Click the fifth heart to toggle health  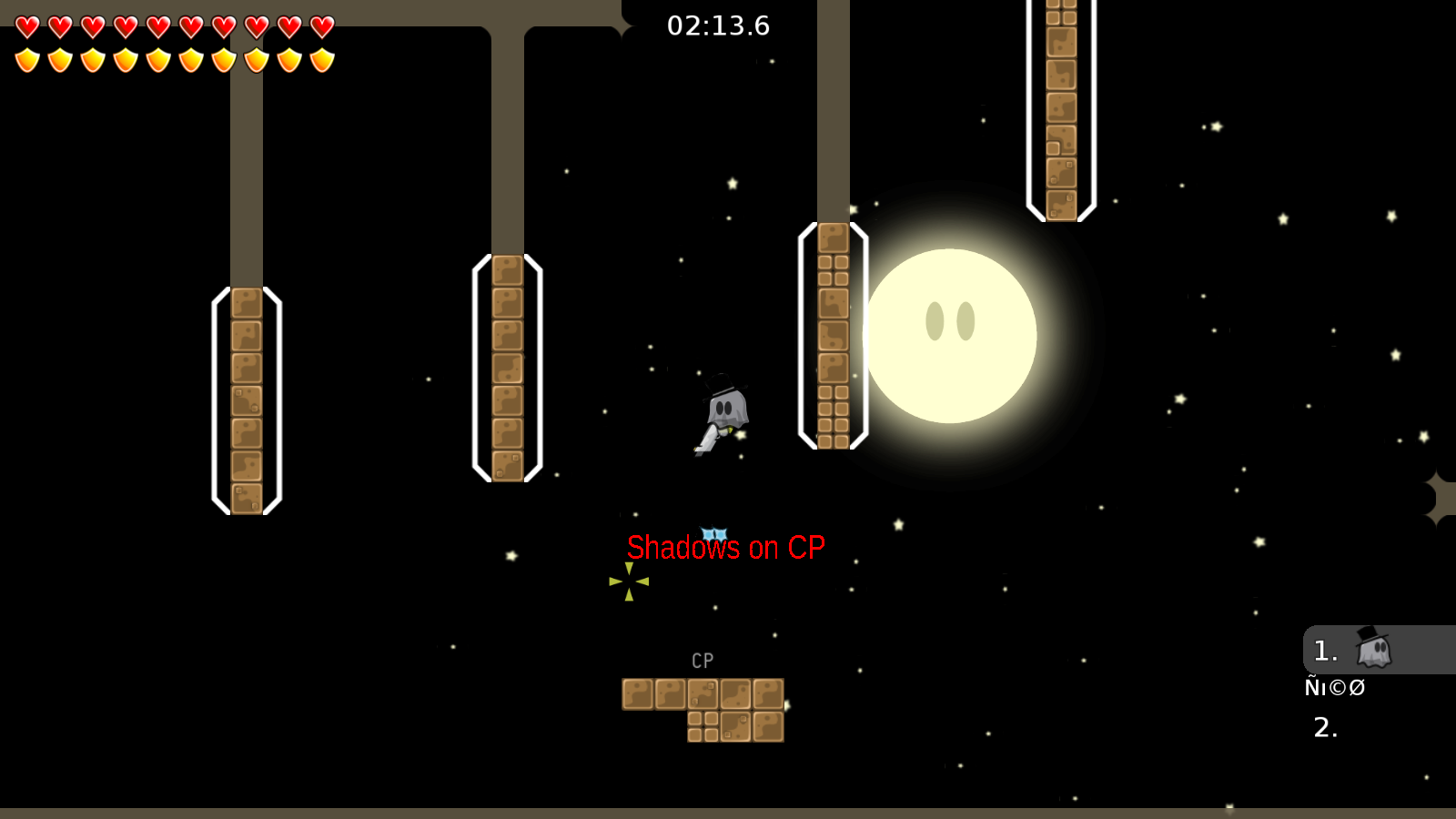pyautogui.click(x=158, y=27)
